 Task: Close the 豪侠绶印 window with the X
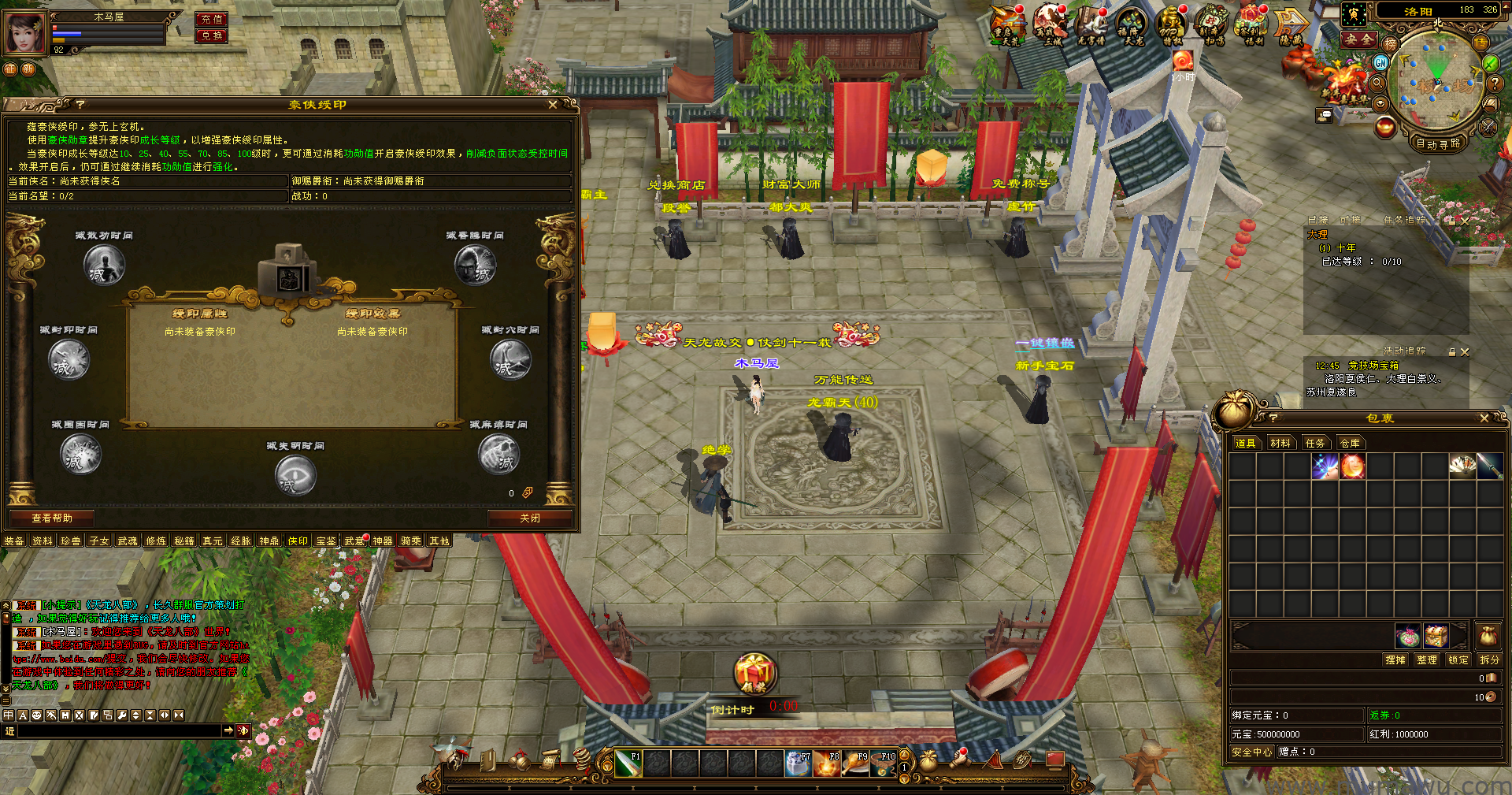point(553,105)
